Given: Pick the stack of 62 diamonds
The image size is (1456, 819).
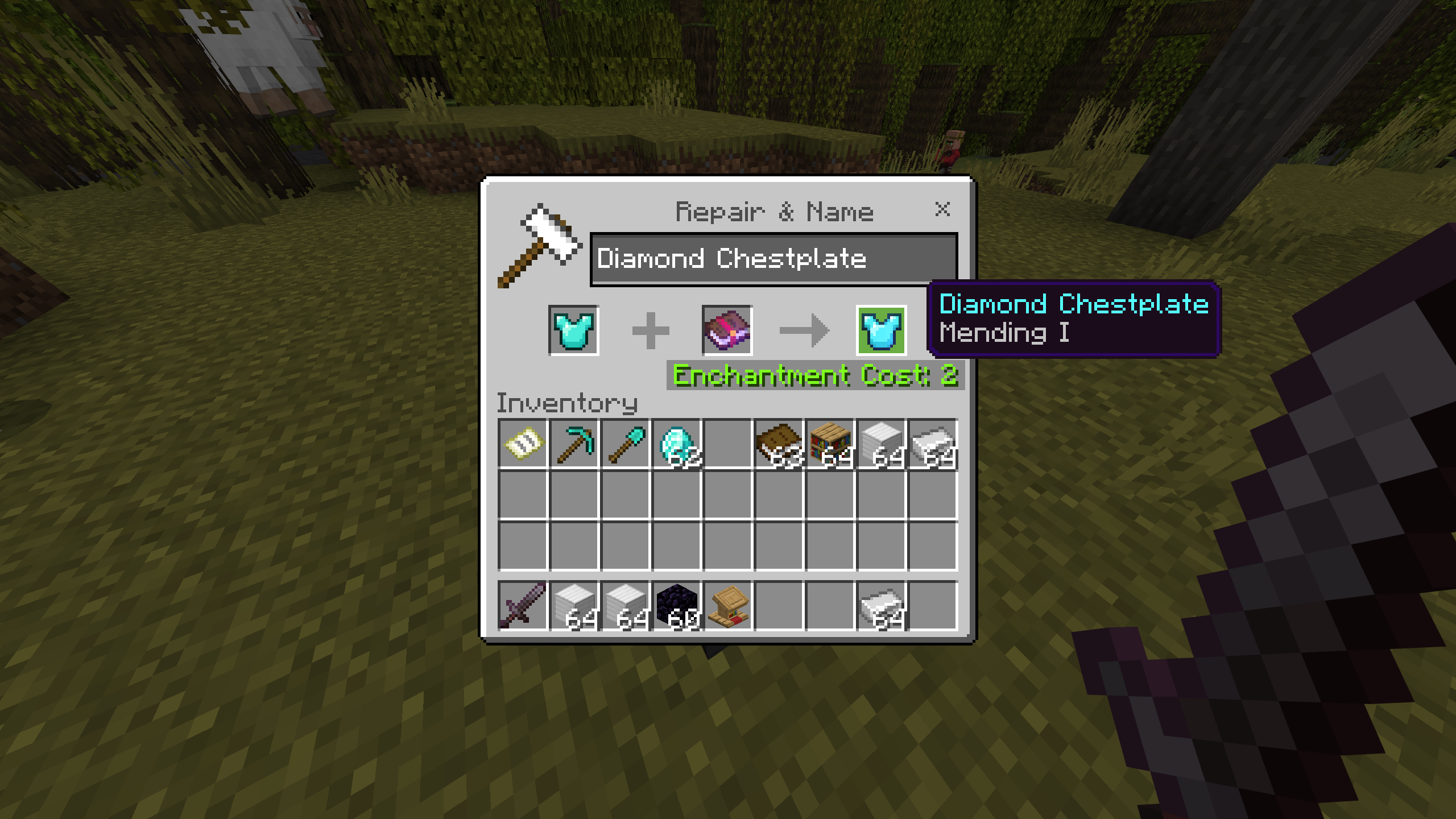Looking at the screenshot, I should tap(677, 444).
